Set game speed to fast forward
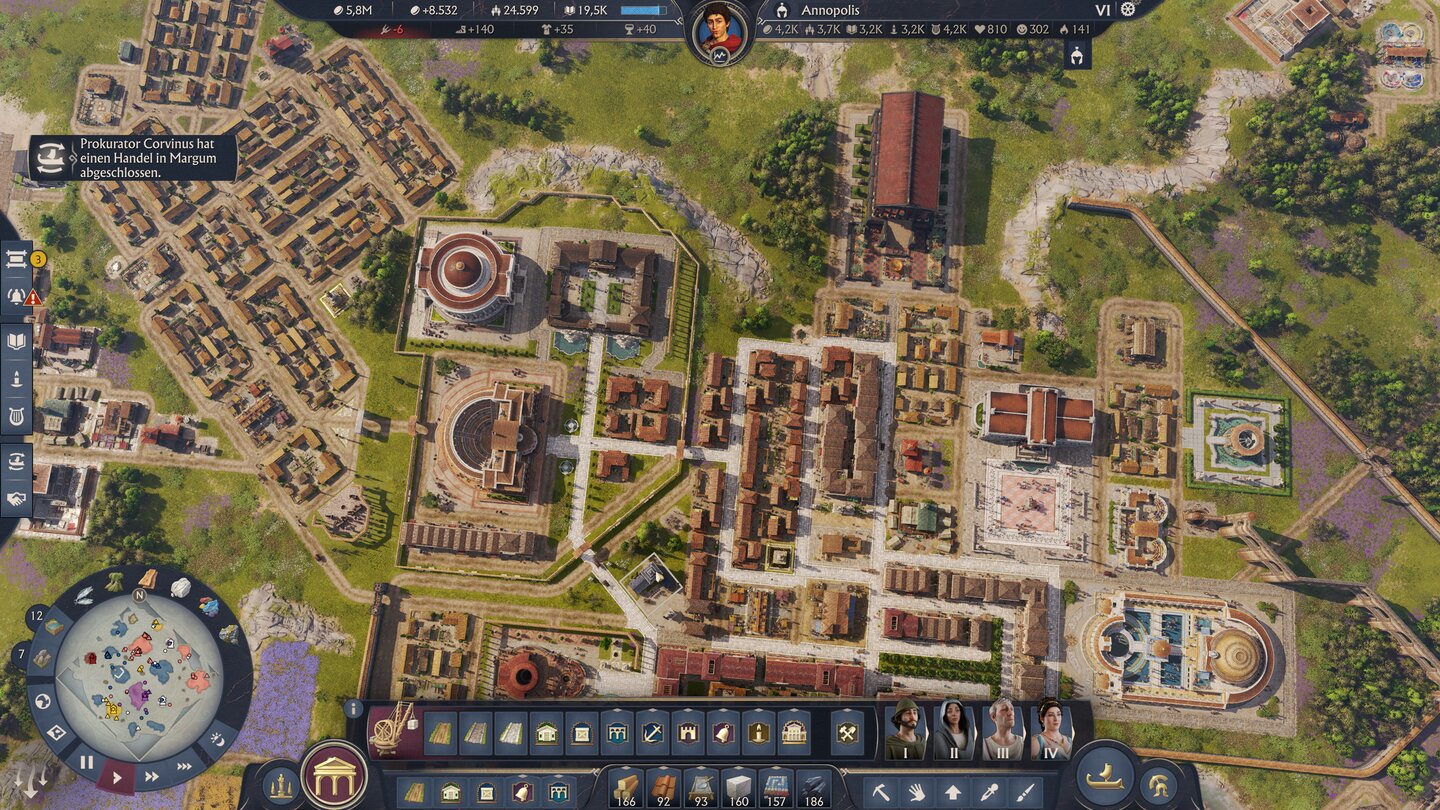1440x810 pixels. point(152,776)
